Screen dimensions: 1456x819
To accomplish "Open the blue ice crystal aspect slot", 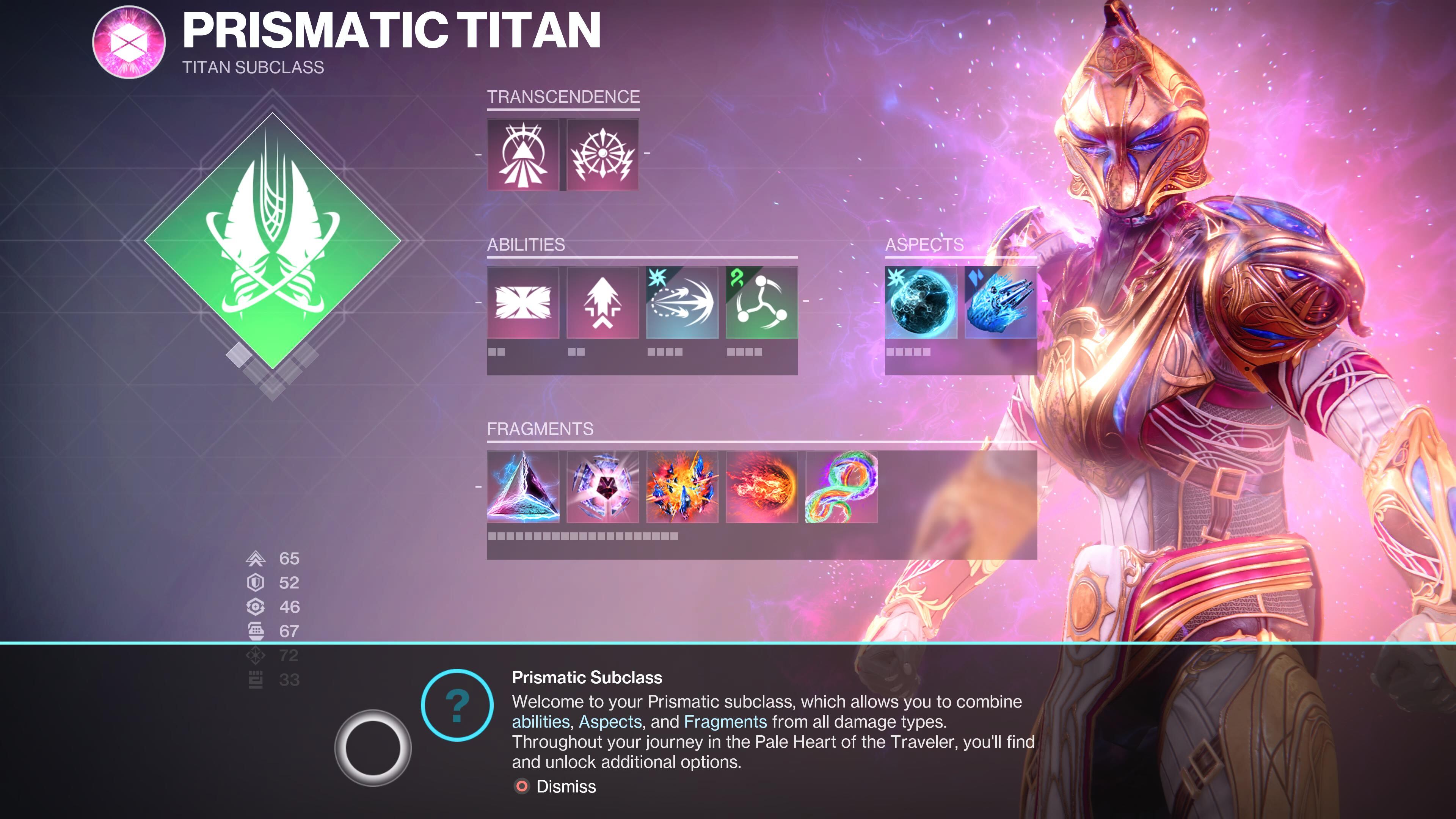I will [x=1001, y=303].
